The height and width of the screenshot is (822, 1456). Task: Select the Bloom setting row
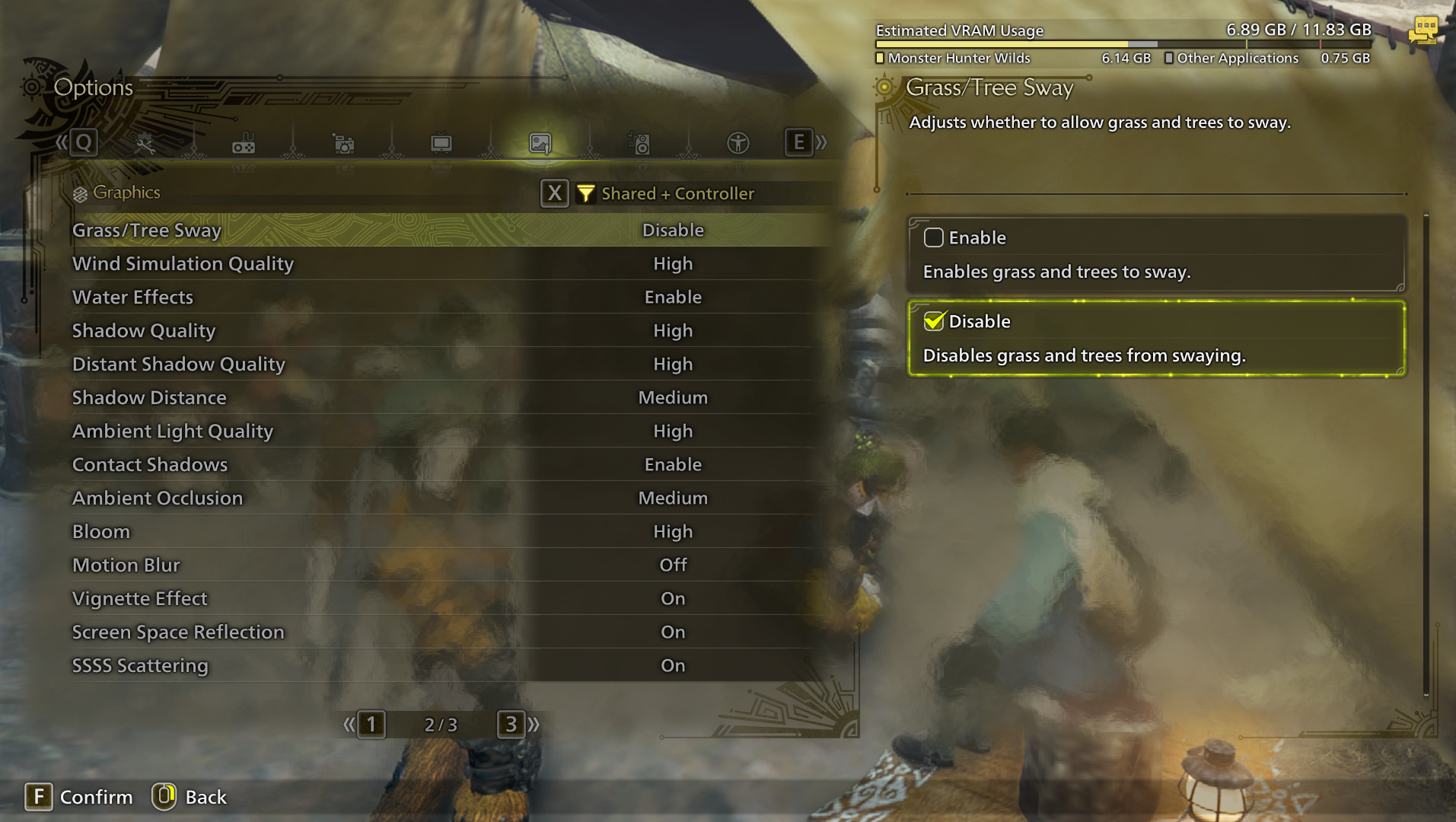tap(449, 531)
